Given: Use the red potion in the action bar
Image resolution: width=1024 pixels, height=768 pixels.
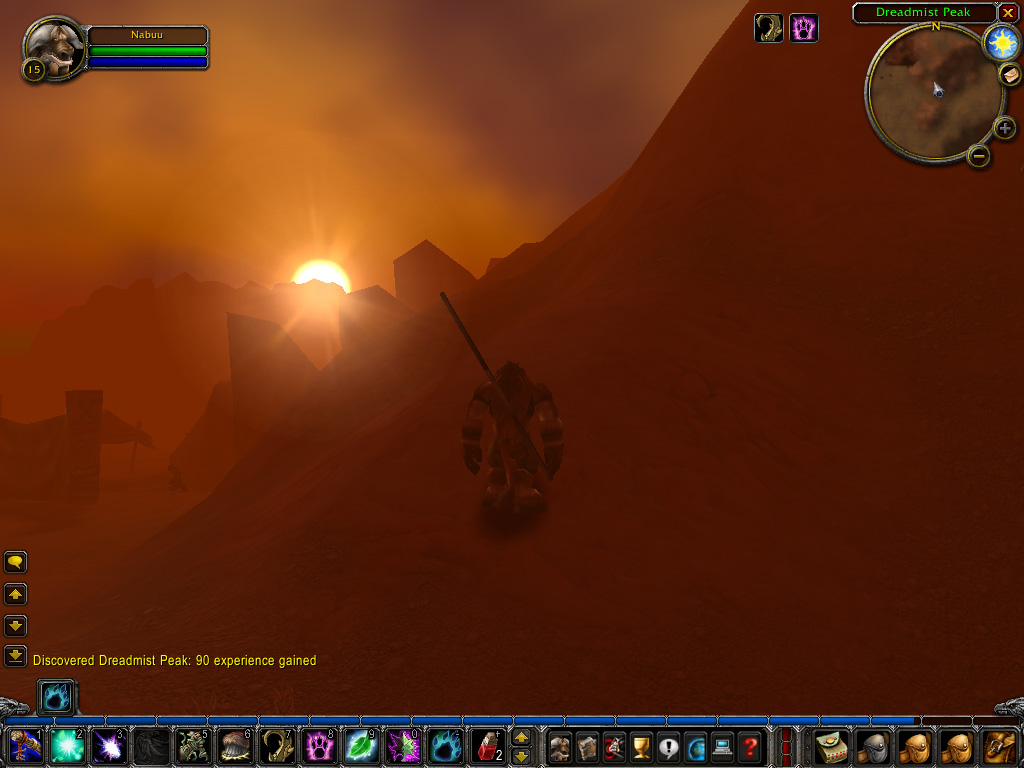Looking at the screenshot, I should pos(487,746).
